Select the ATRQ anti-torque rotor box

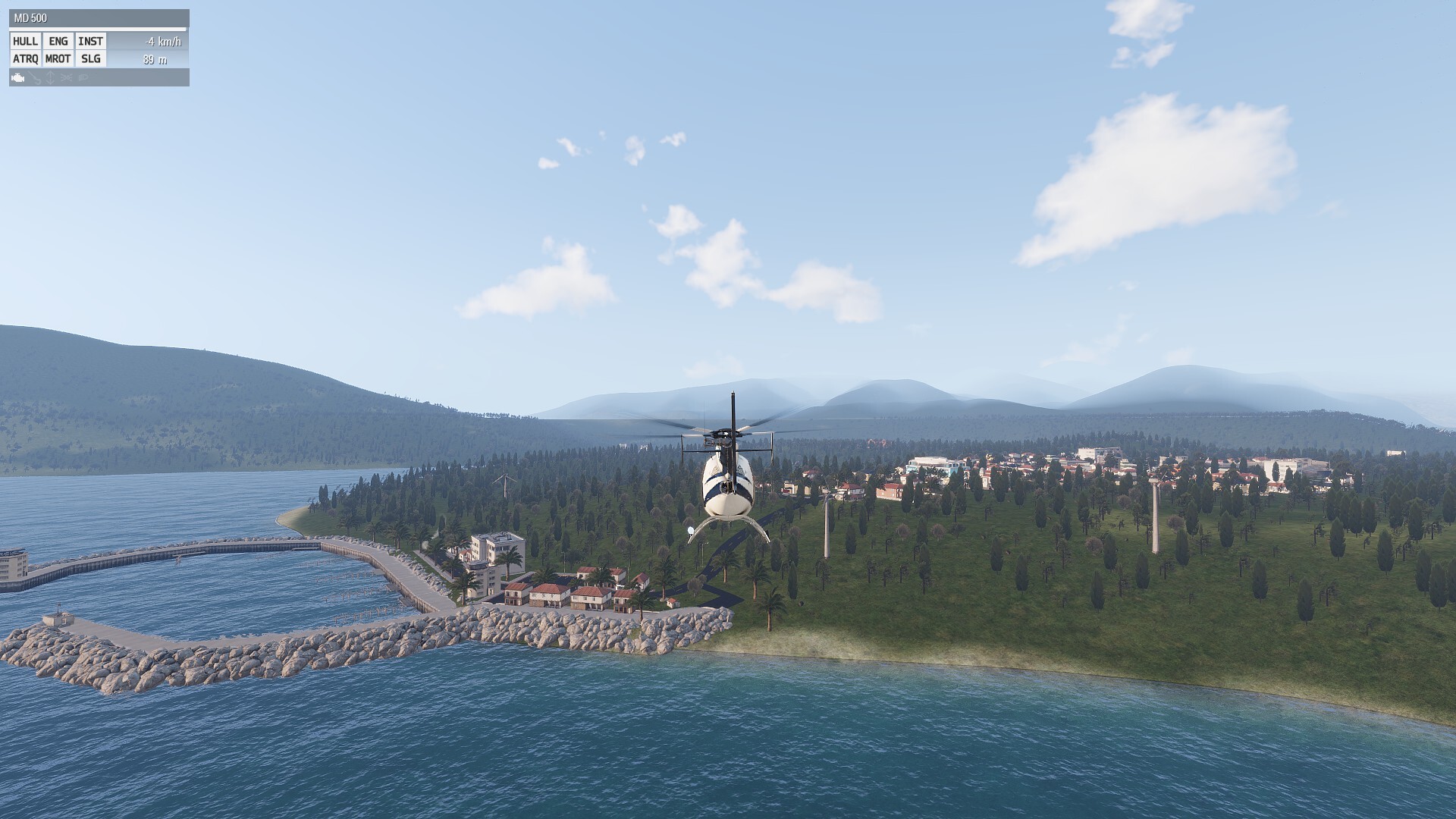[25, 59]
